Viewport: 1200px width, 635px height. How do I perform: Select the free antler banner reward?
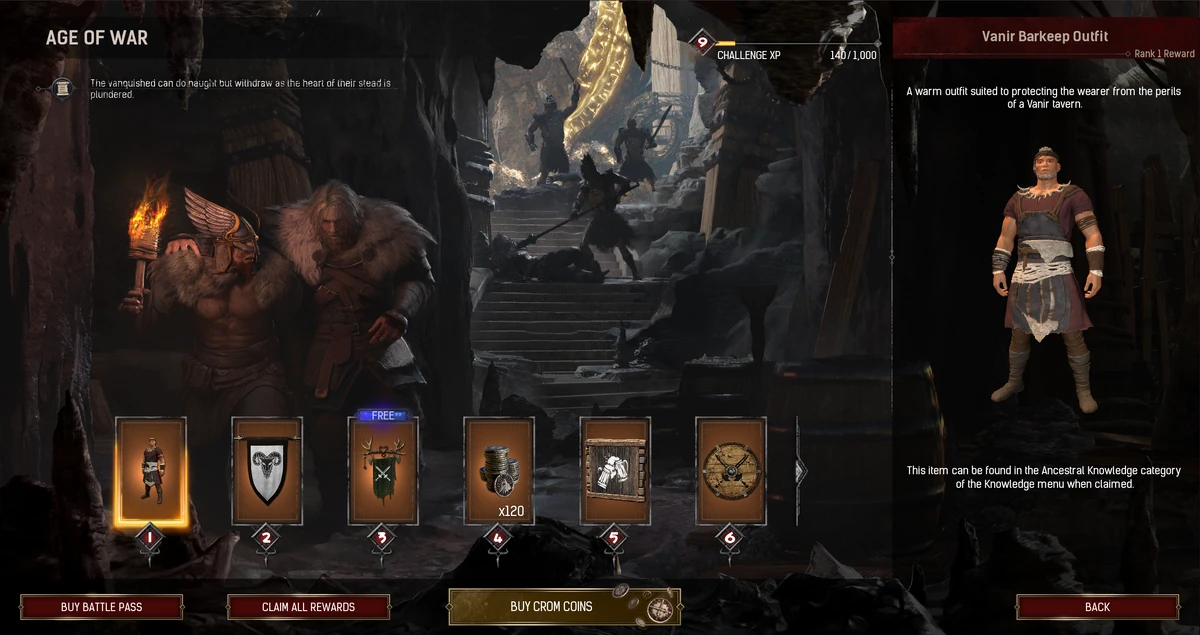coord(383,471)
